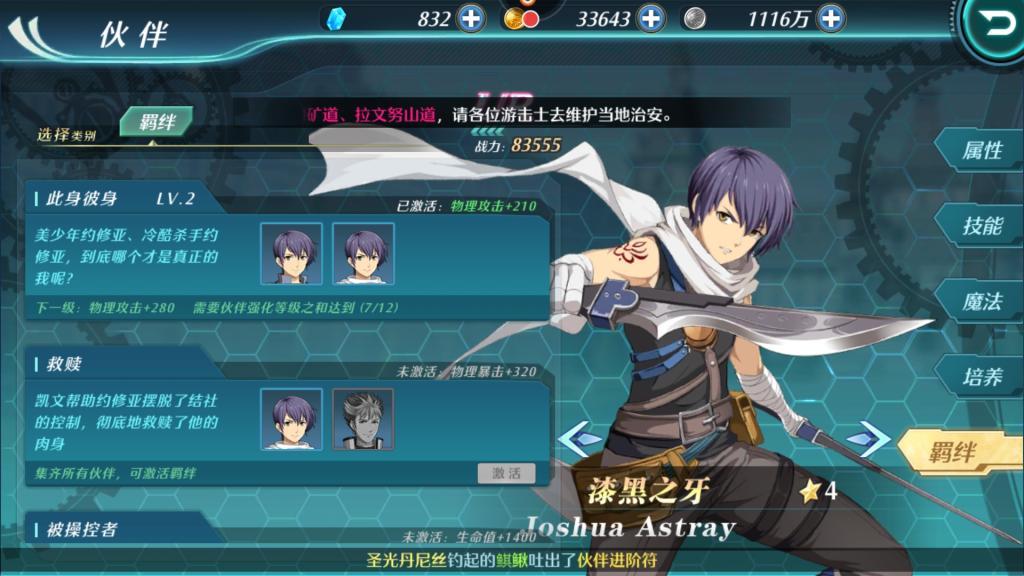This screenshot has height=576, width=1024.
Task: Add more gold coins with plus button
Action: (650, 18)
